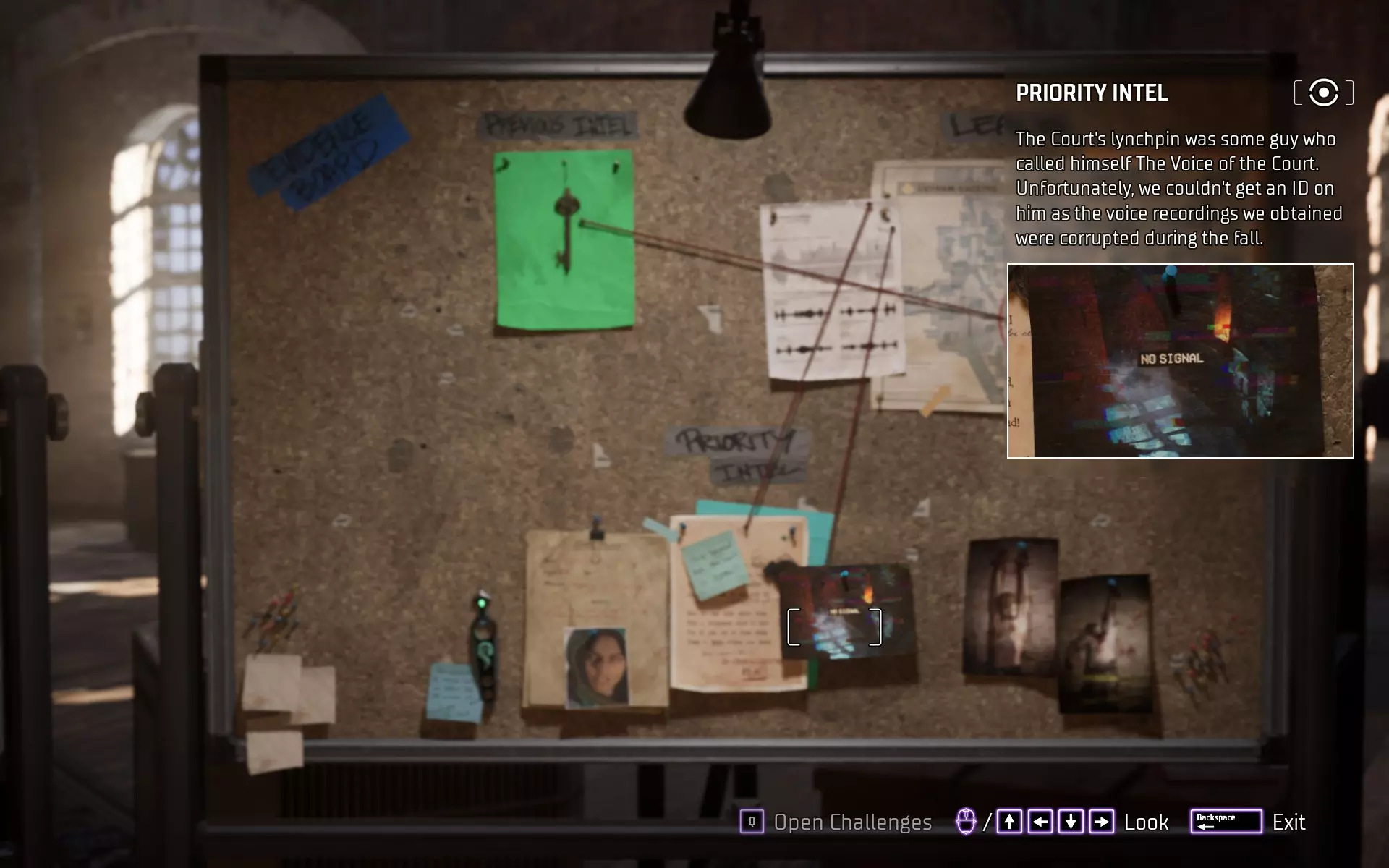The height and width of the screenshot is (868, 1389).
Task: Click the eye icon beside Priority Intel
Action: point(1323,93)
